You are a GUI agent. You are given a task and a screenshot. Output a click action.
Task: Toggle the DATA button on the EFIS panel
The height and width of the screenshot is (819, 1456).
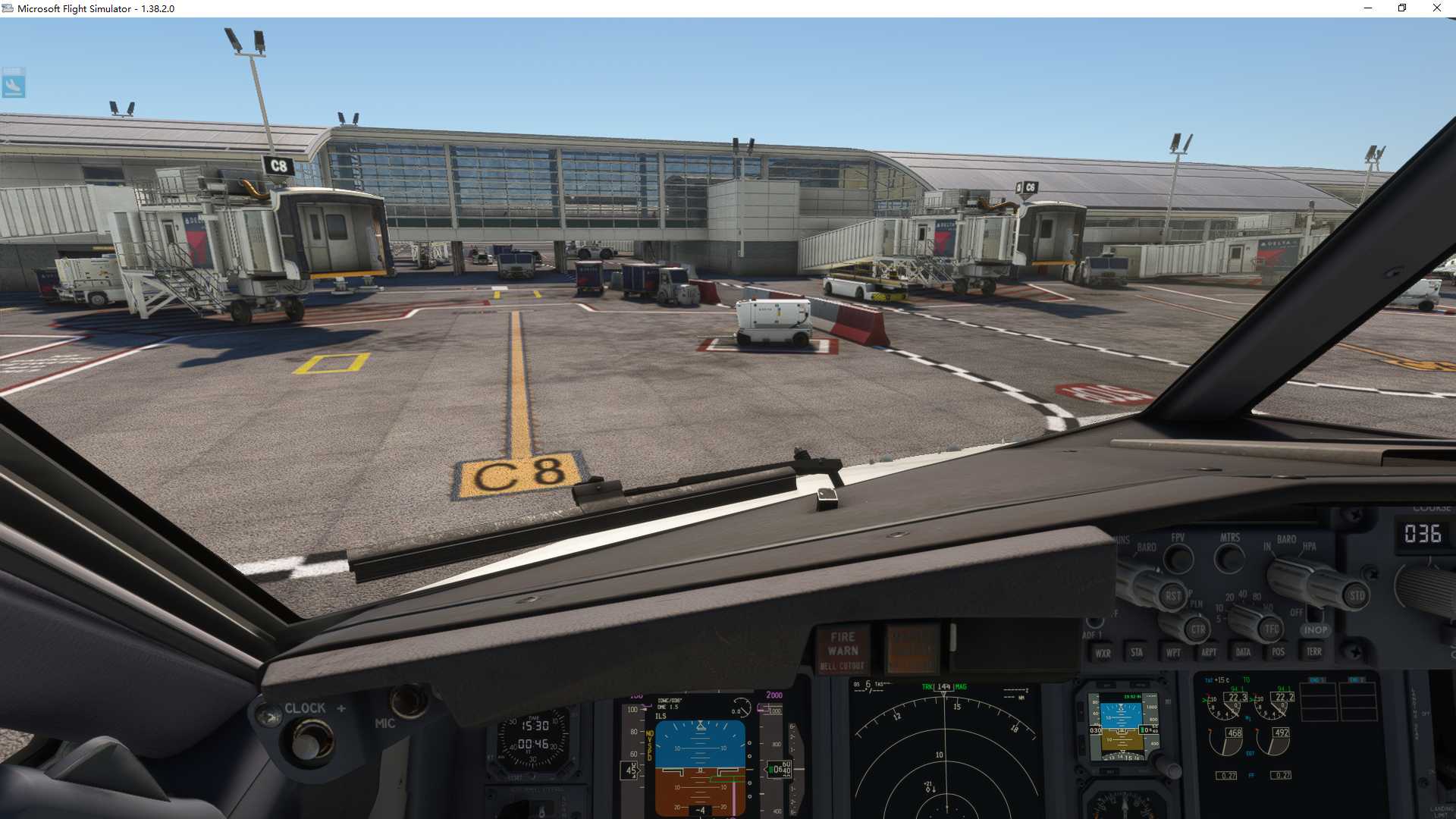(x=1243, y=652)
